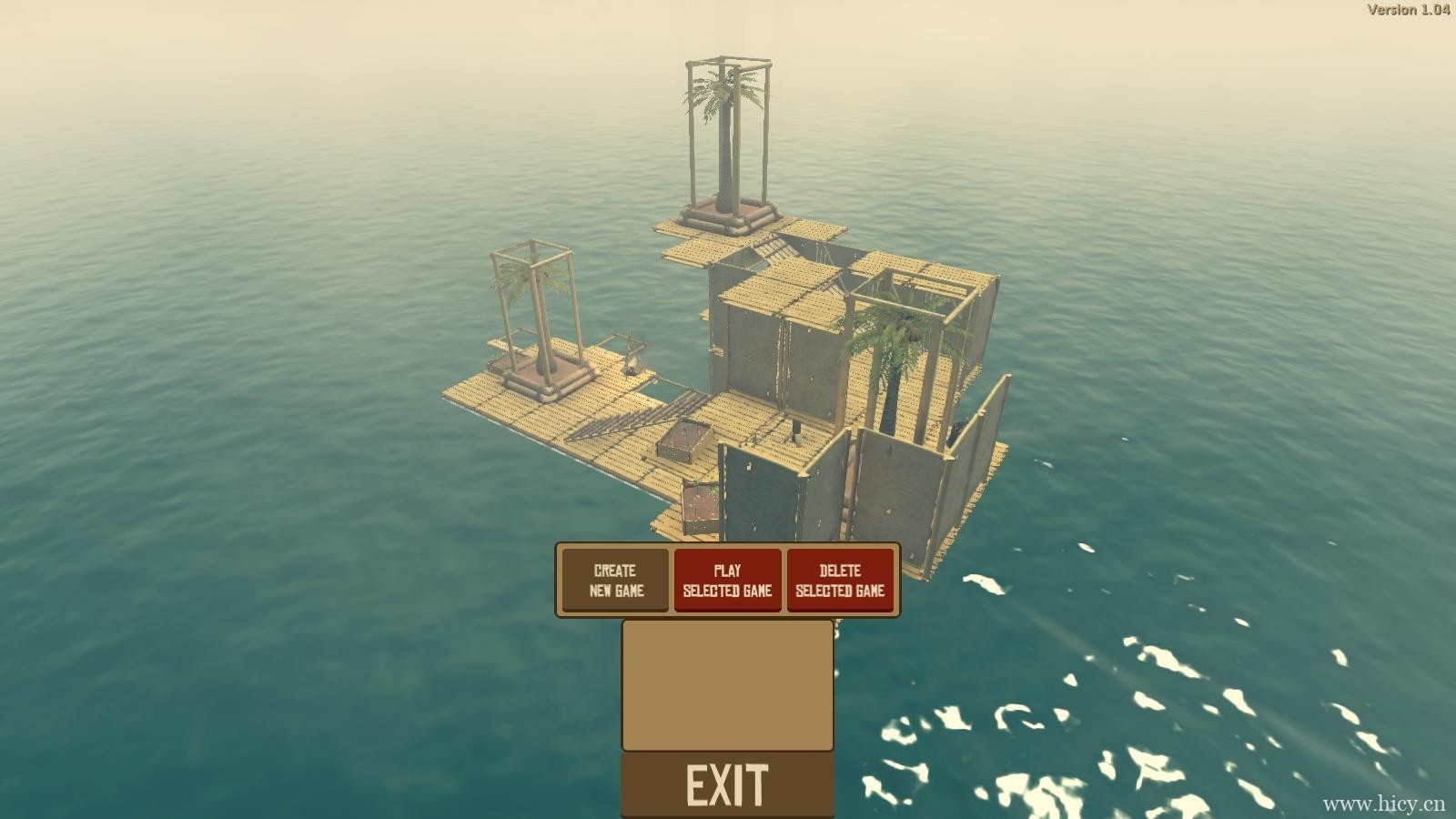Screen dimensions: 1456x819
Task: Click the Create New Game button
Action: [616, 581]
